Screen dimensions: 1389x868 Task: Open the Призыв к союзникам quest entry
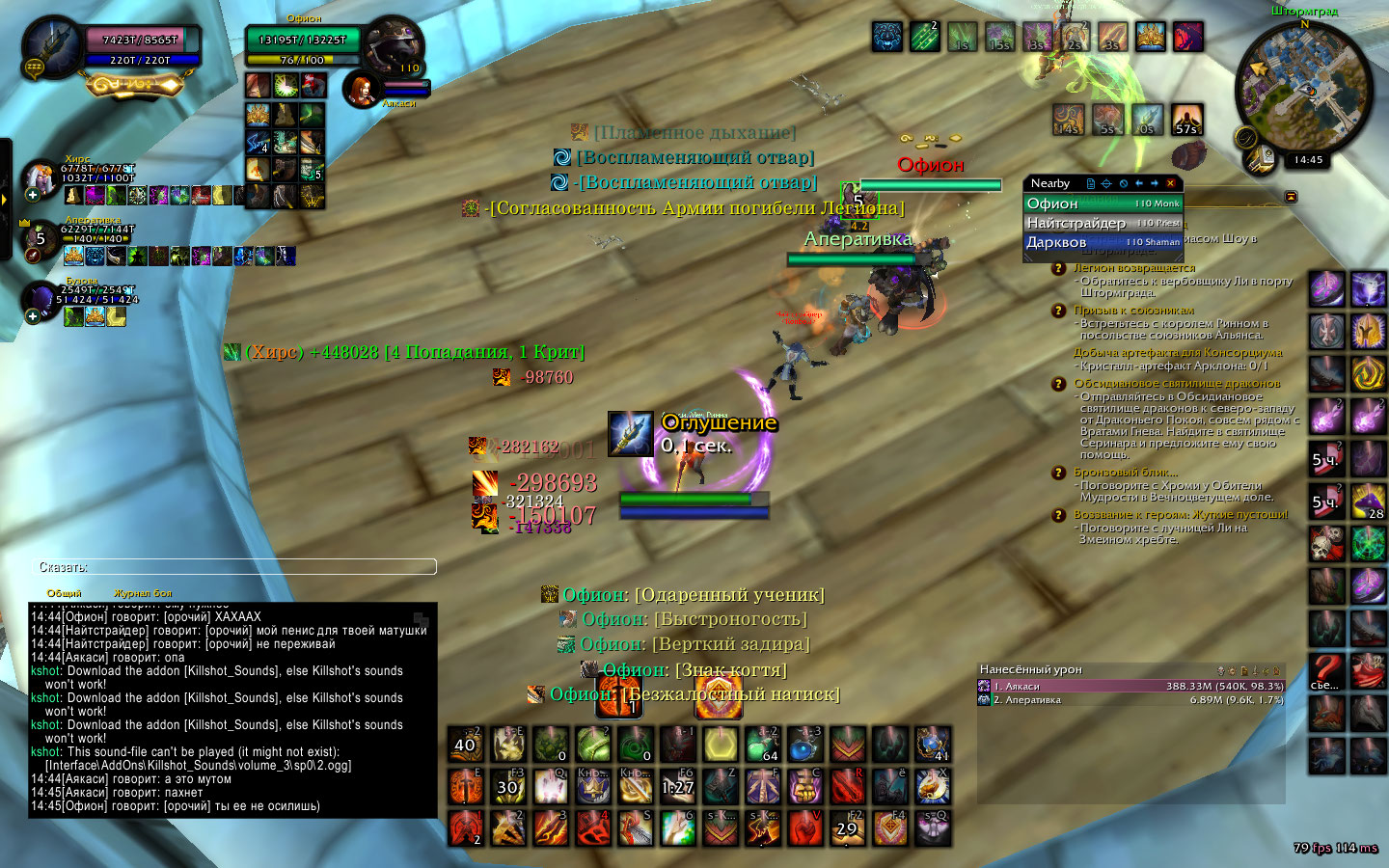pyautogui.click(x=1133, y=311)
